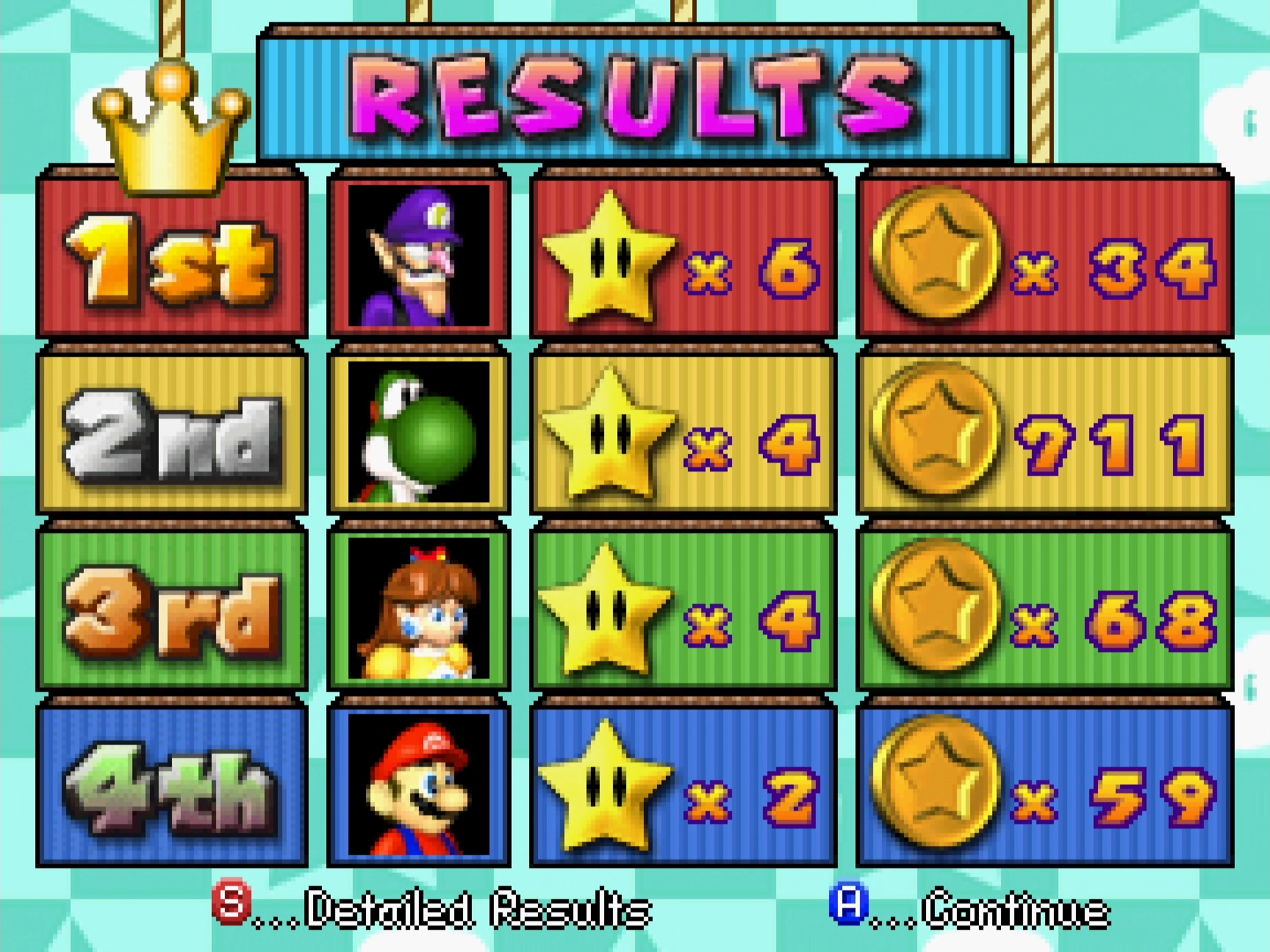Select Waluigi's portrait in the results
Screen dimensions: 1270x952
418,255
